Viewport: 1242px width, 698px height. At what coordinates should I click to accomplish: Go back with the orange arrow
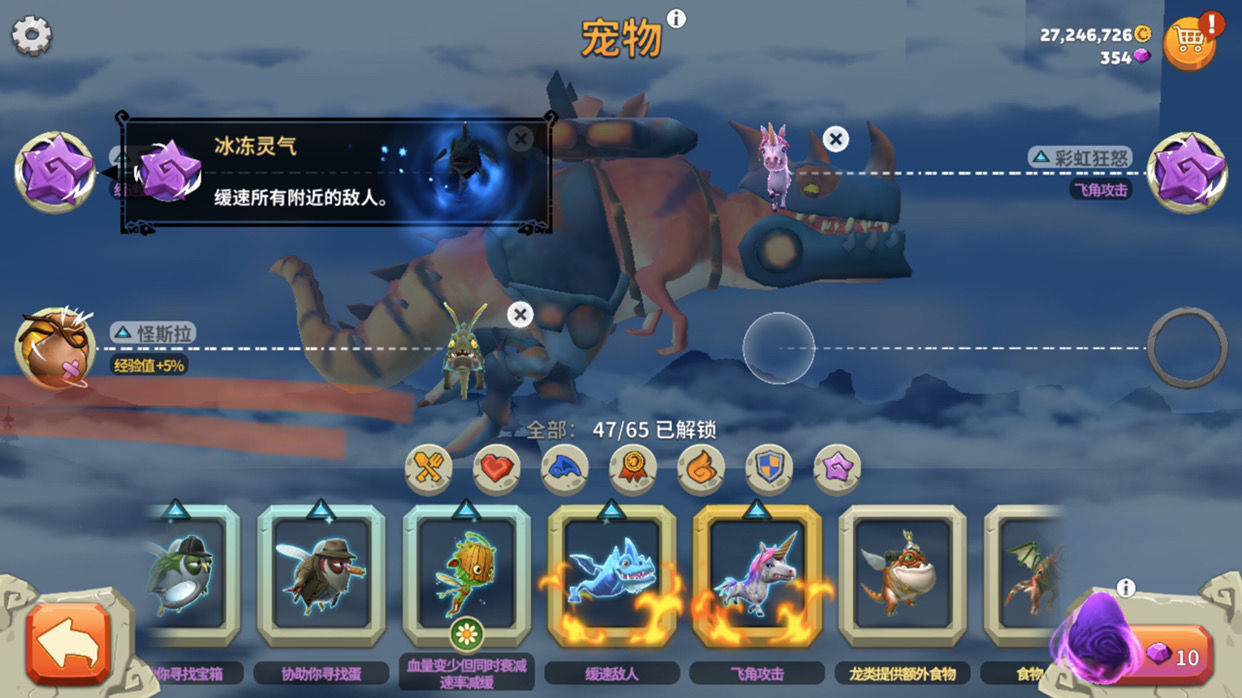pyautogui.click(x=68, y=643)
